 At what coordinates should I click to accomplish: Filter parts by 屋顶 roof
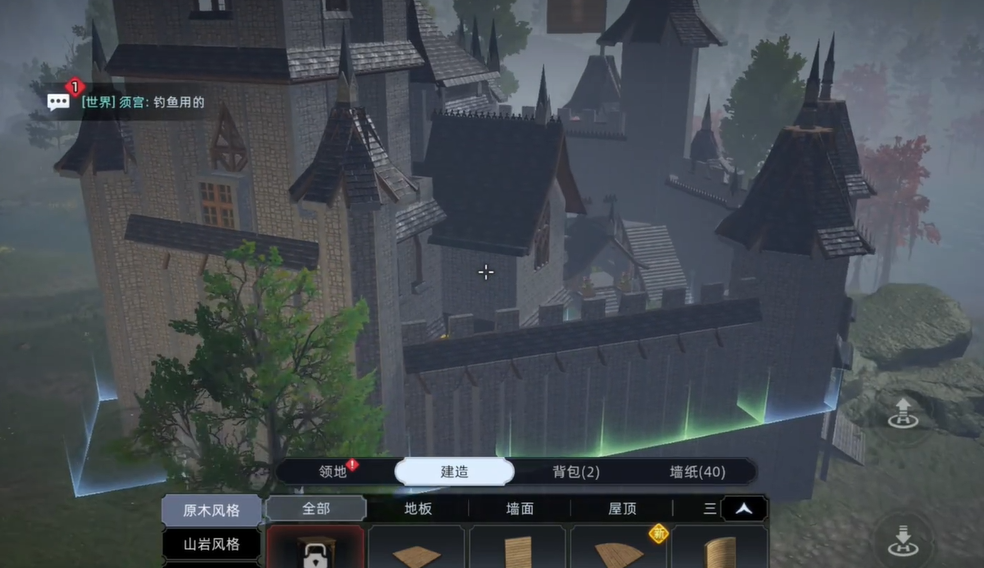[x=622, y=509]
